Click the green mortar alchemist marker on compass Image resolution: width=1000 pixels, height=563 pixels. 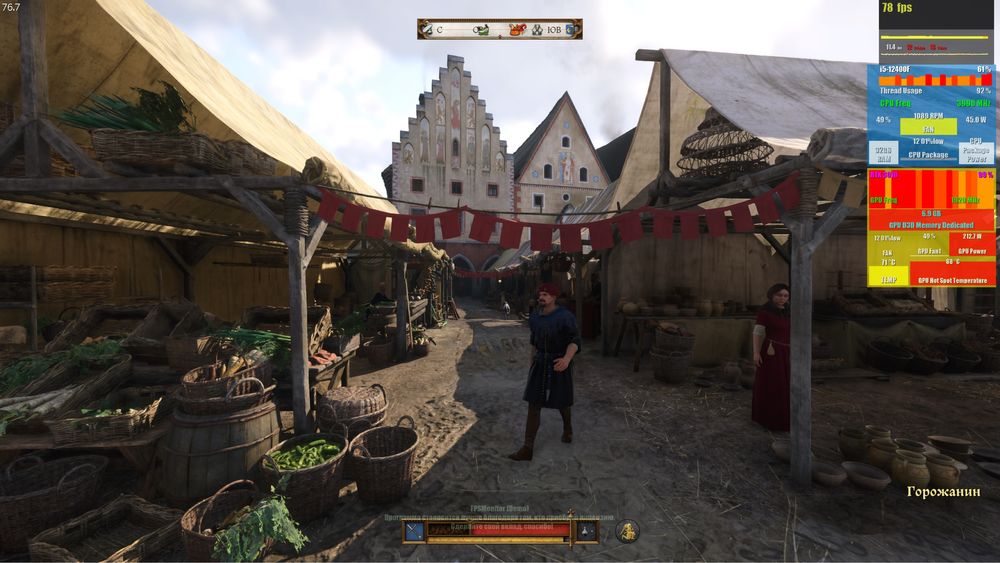[x=482, y=30]
